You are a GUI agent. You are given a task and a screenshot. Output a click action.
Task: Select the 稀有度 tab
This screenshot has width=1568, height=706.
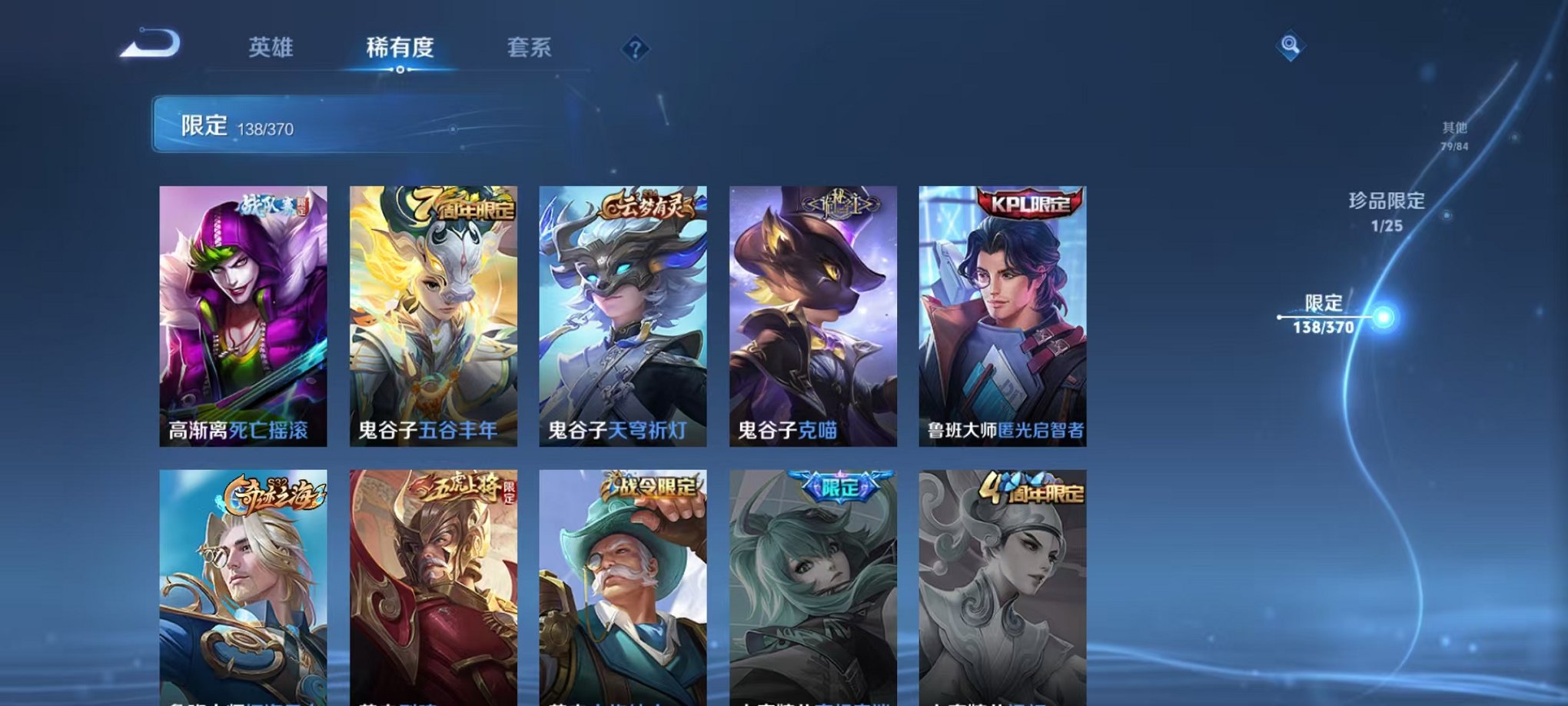coord(399,48)
